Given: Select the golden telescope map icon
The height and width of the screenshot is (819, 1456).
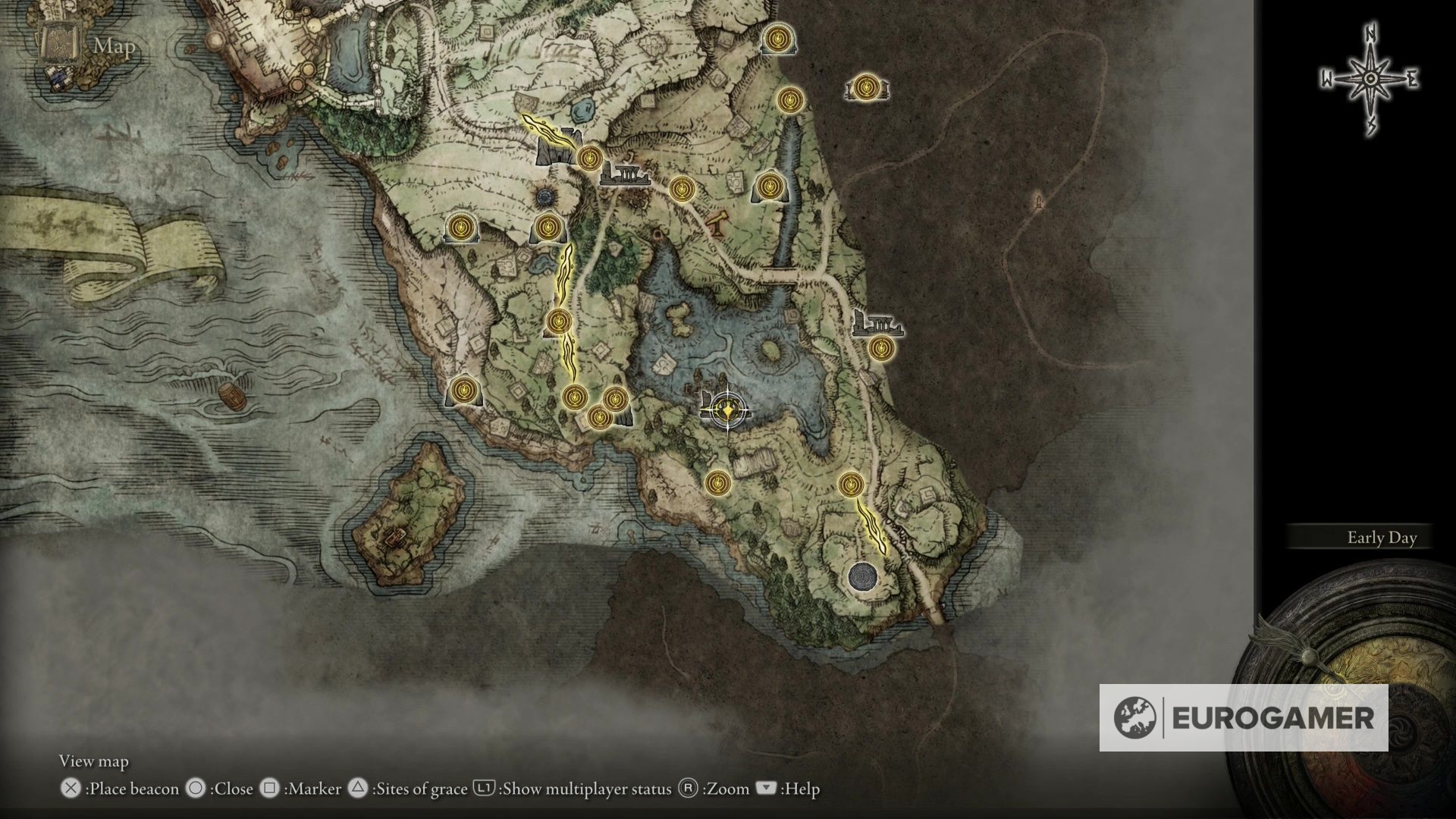Looking at the screenshot, I should click(x=717, y=223).
